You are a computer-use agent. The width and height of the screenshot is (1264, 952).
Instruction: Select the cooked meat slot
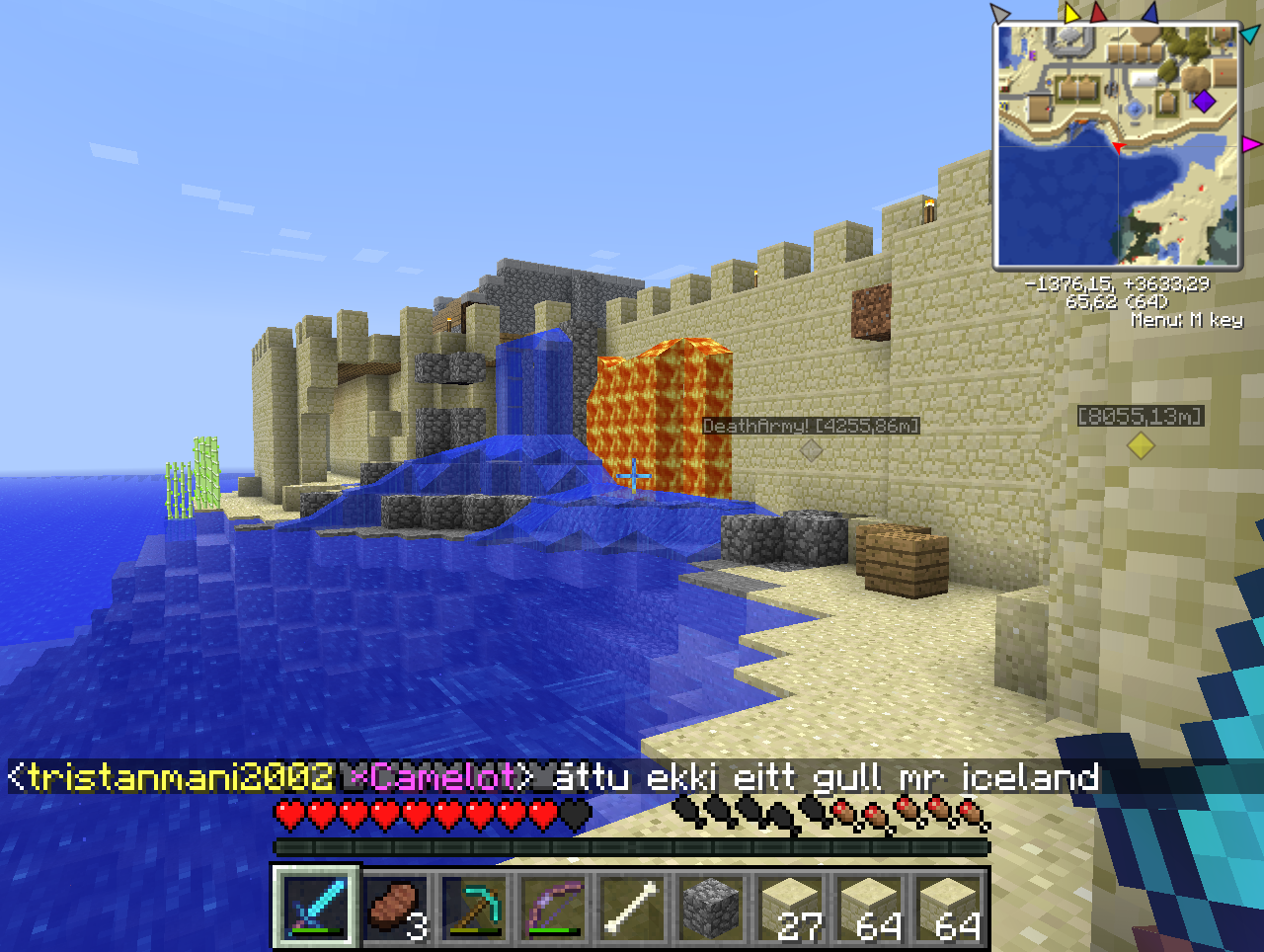point(395,907)
